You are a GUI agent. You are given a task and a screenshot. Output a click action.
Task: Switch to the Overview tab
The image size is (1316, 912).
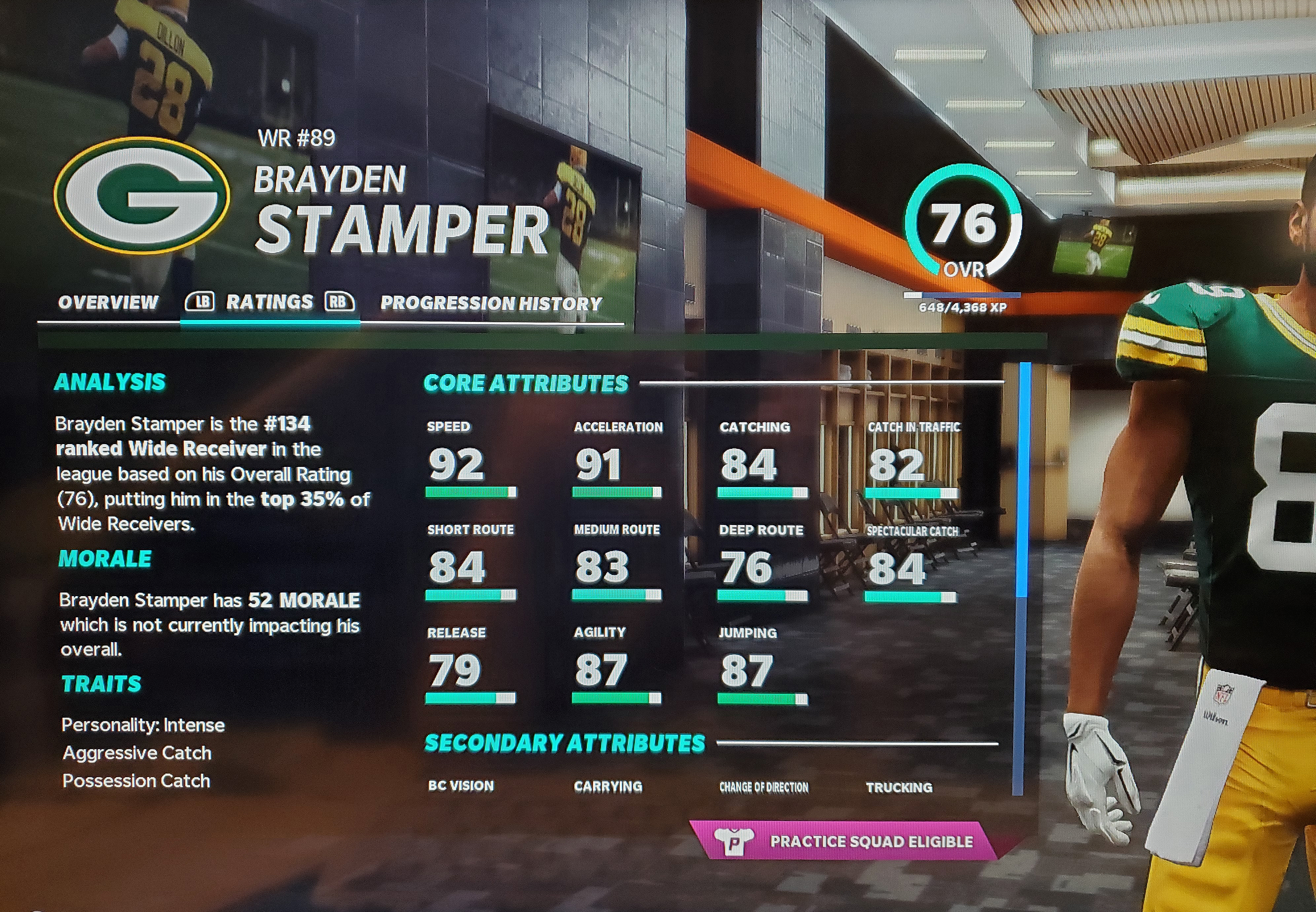tap(108, 302)
